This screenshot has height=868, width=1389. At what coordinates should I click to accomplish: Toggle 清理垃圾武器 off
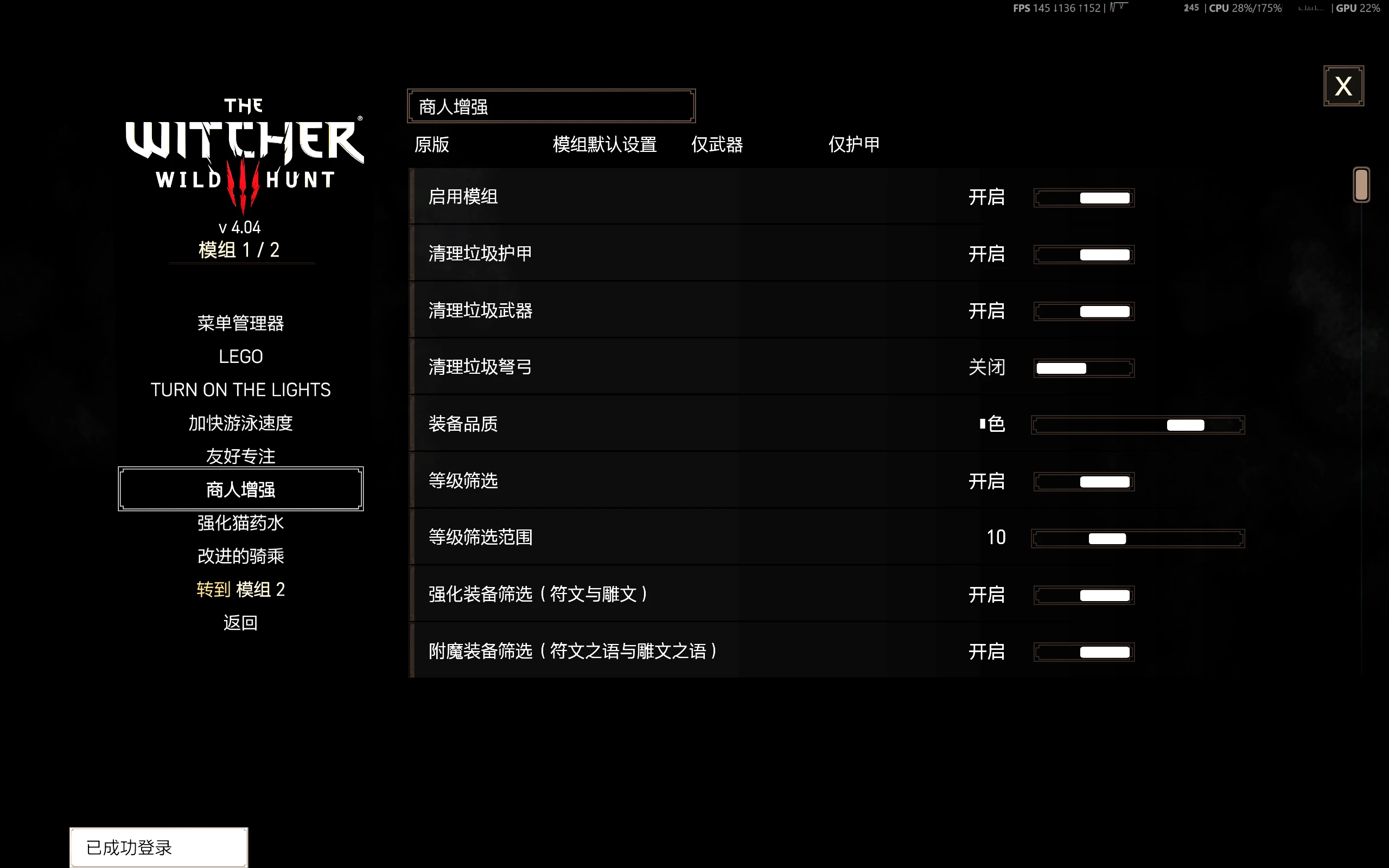point(1083,310)
